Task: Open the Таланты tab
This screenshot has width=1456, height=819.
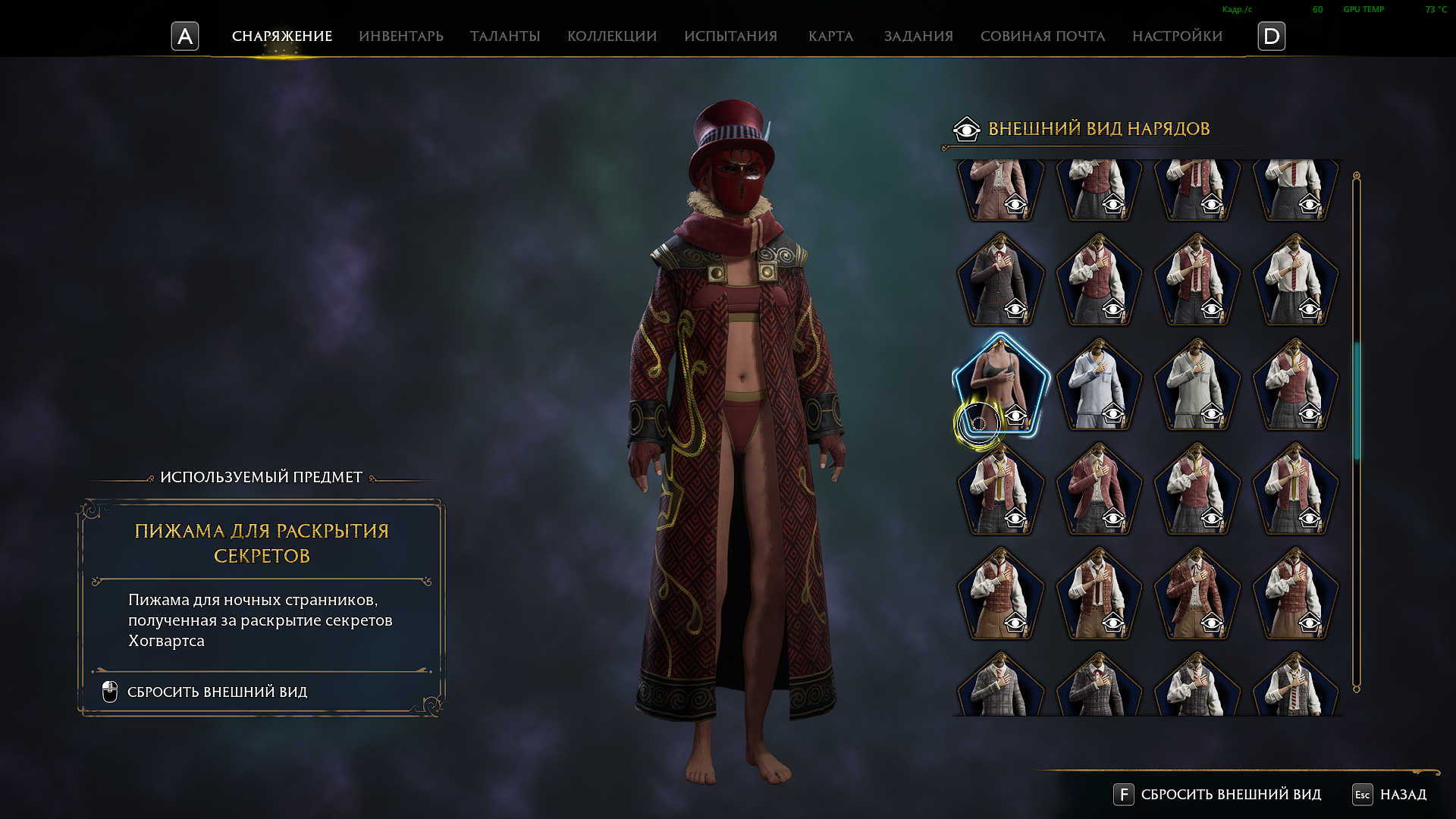Action: click(505, 36)
